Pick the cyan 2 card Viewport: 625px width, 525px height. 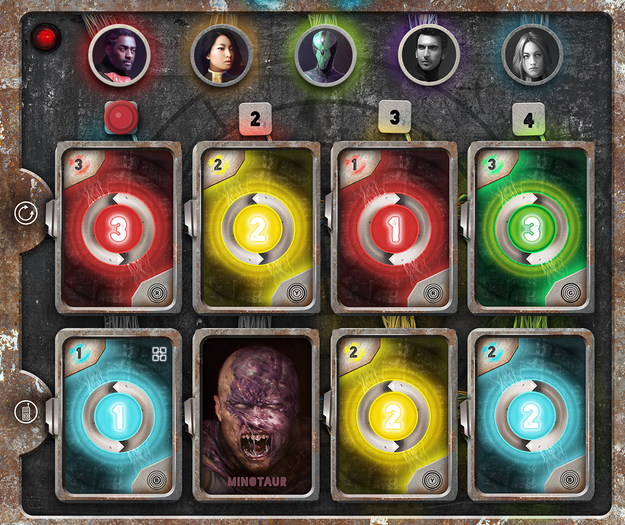pyautogui.click(x=531, y=414)
